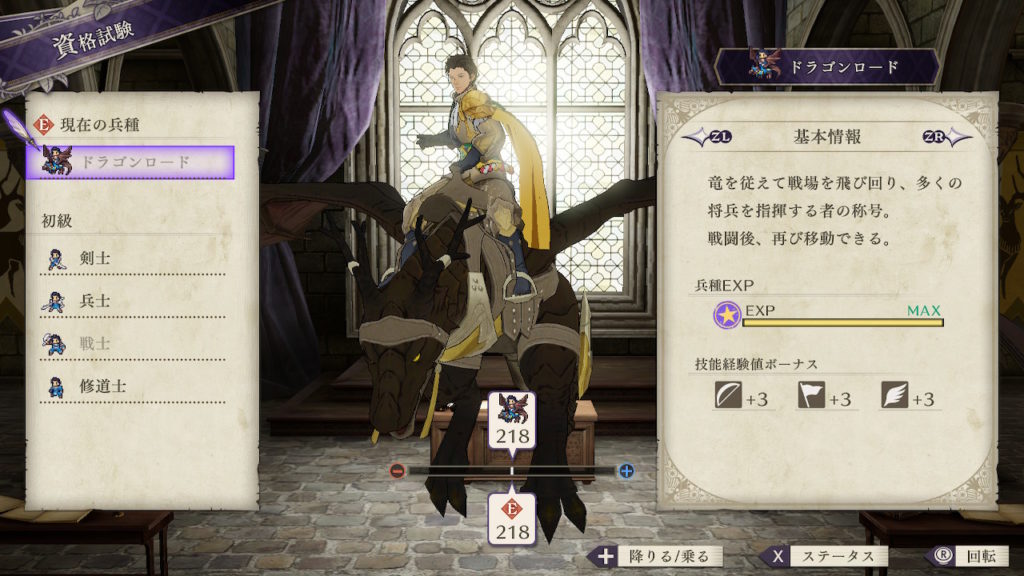The height and width of the screenshot is (576, 1024).
Task: Open the ステータス status screen
Action: [826, 557]
